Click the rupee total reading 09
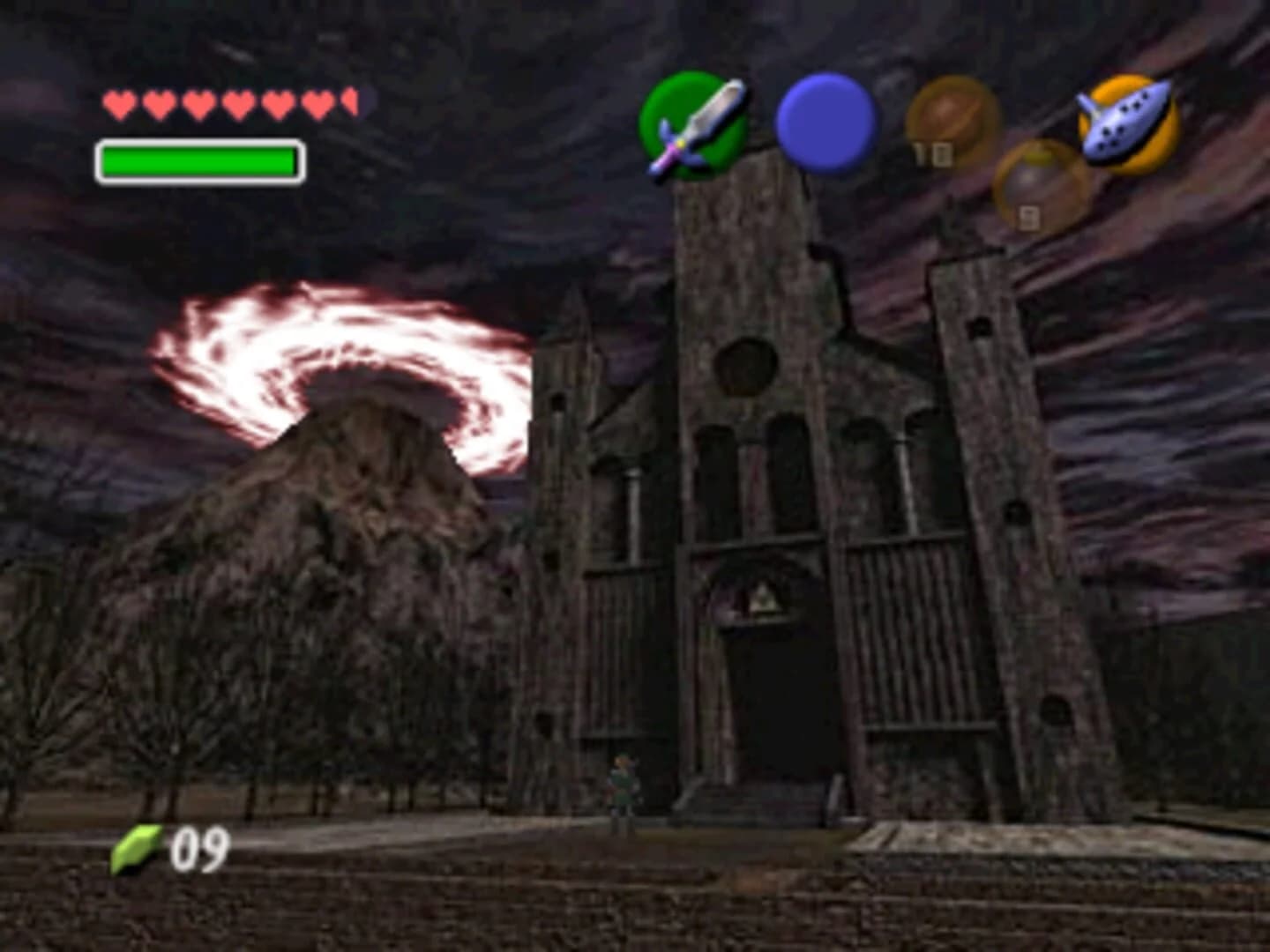The image size is (1270, 952). click(198, 849)
